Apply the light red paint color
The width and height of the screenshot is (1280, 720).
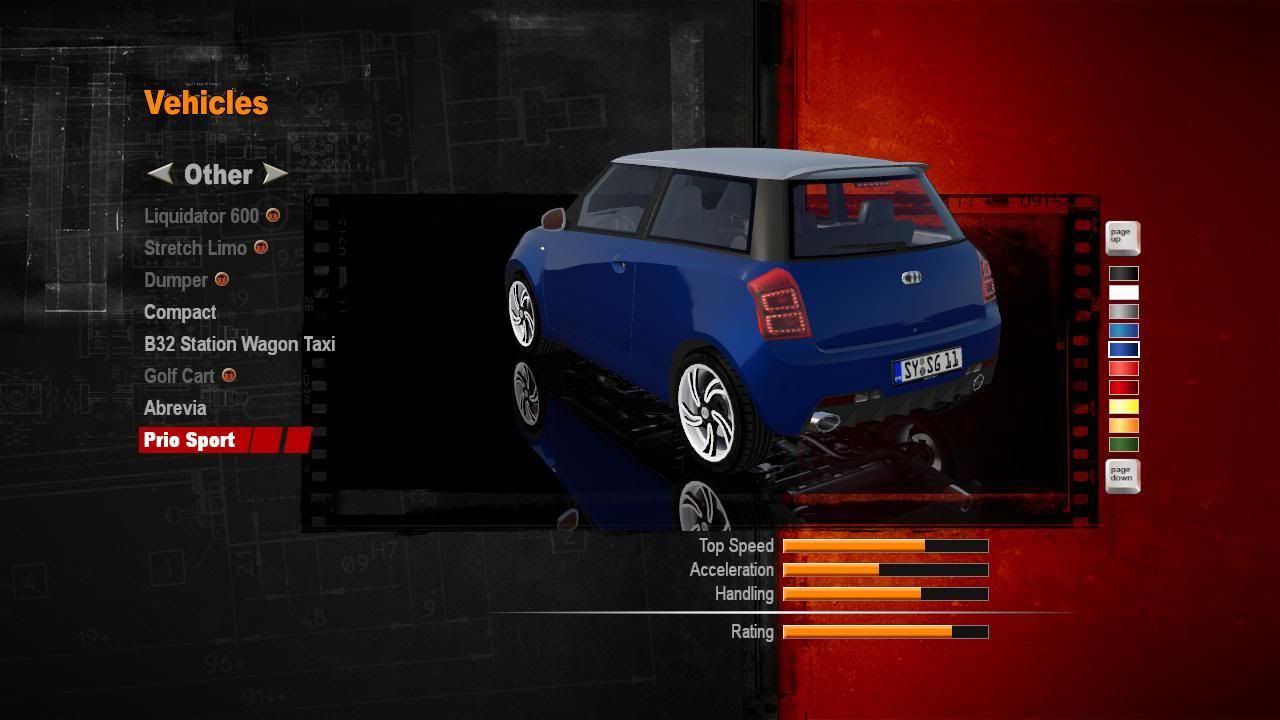point(1123,369)
